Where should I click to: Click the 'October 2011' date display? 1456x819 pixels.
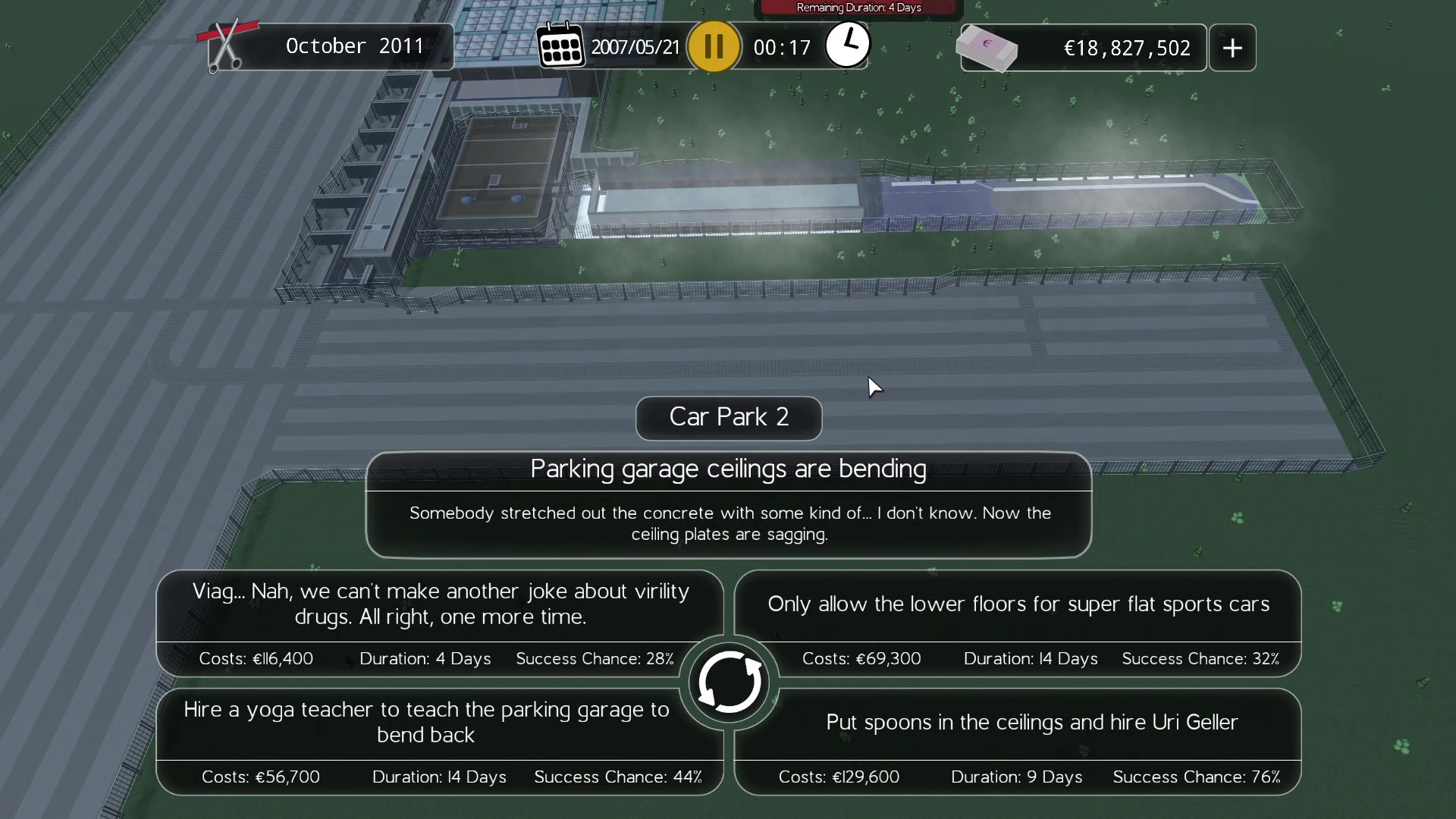click(x=355, y=45)
